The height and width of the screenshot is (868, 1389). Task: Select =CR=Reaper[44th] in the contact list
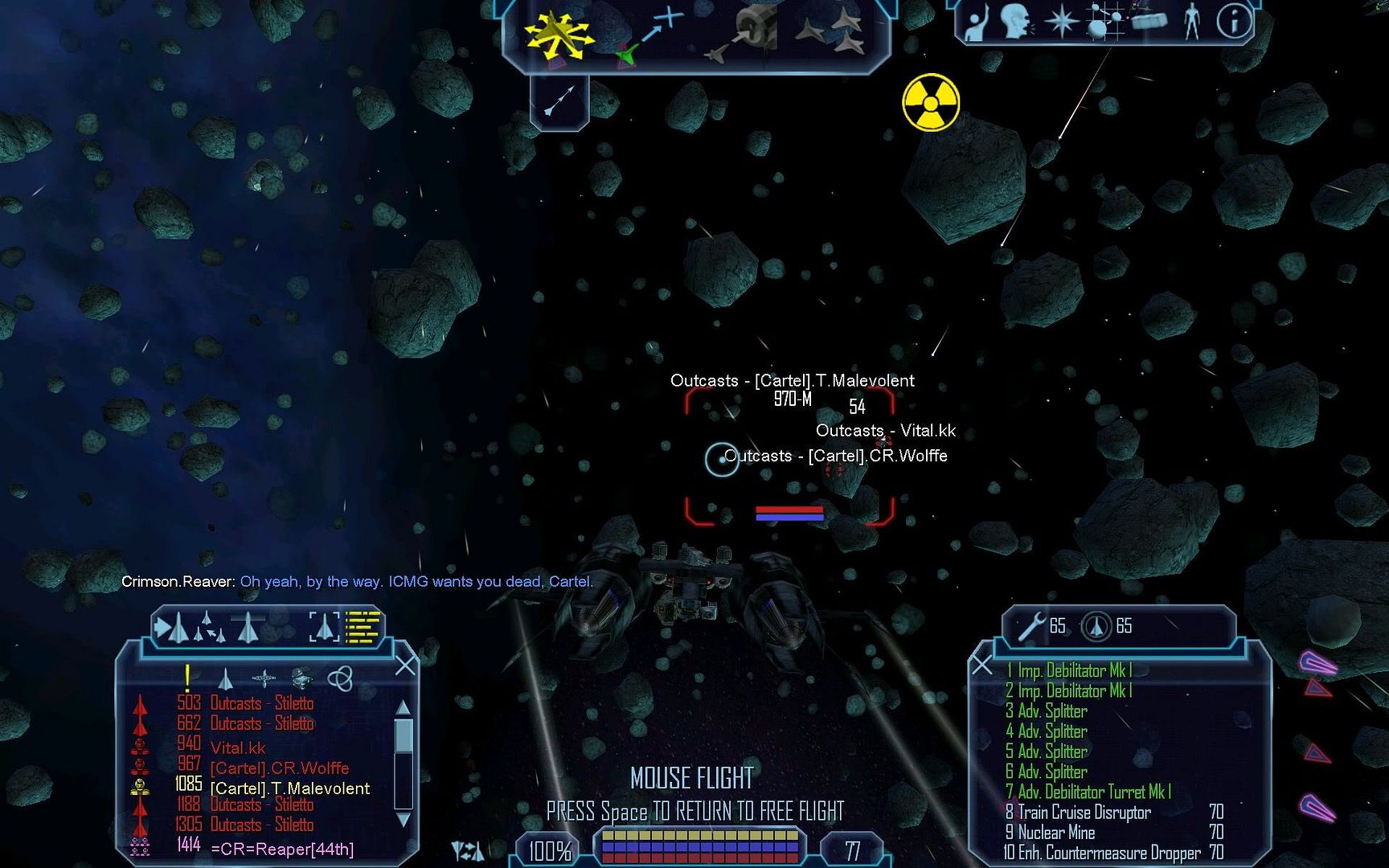281,849
